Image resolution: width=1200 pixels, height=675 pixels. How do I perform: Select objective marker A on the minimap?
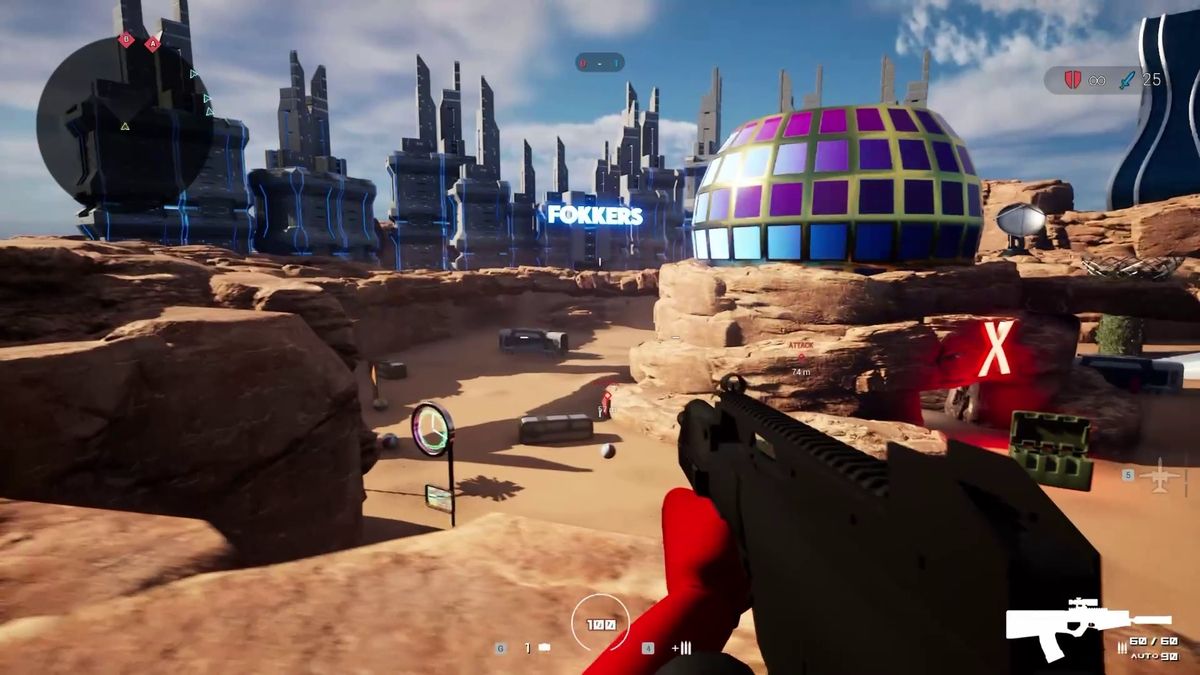tap(152, 44)
